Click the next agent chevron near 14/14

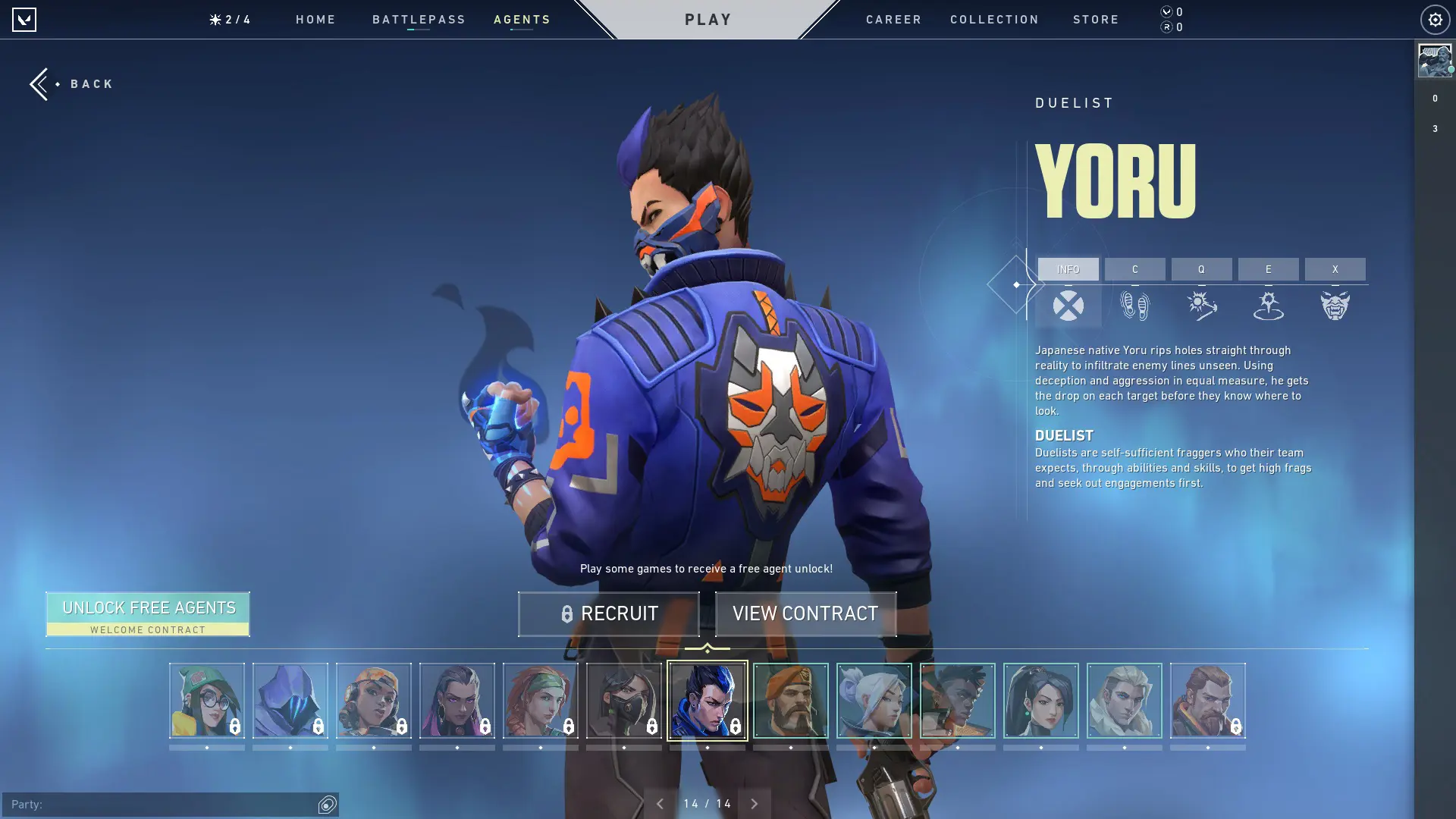(x=755, y=802)
